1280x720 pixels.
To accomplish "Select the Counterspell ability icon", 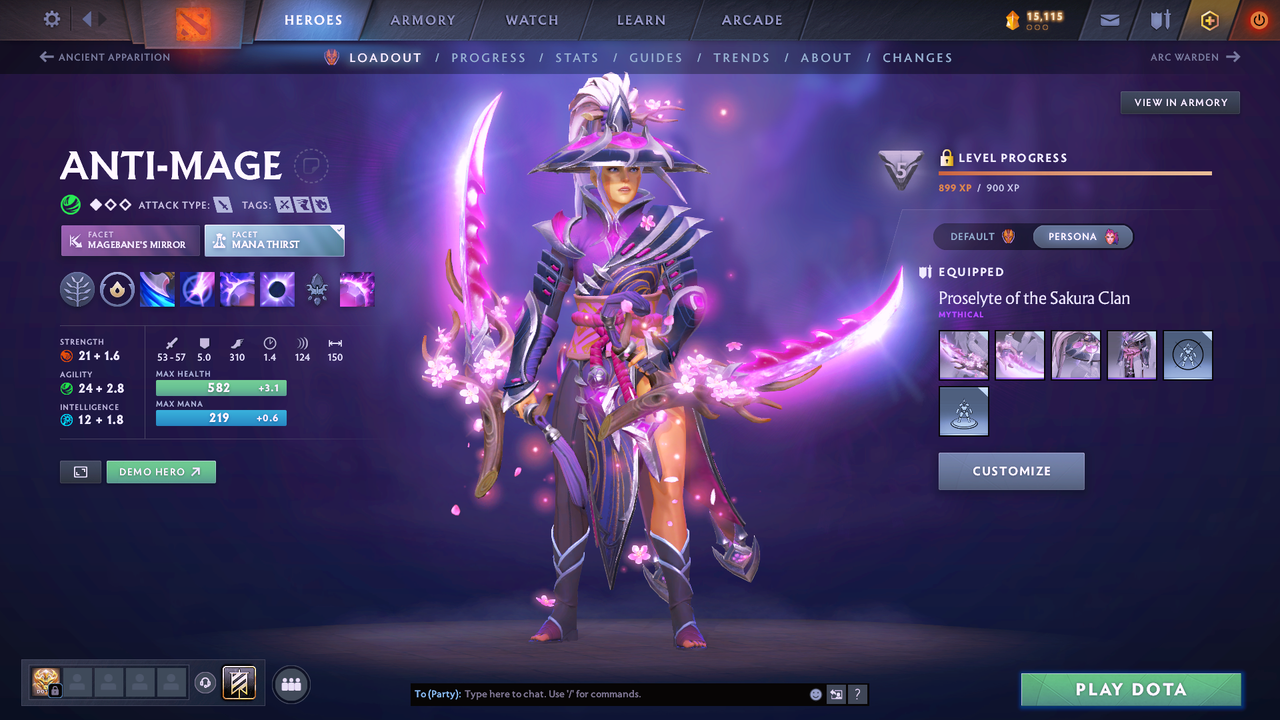I will click(237, 289).
